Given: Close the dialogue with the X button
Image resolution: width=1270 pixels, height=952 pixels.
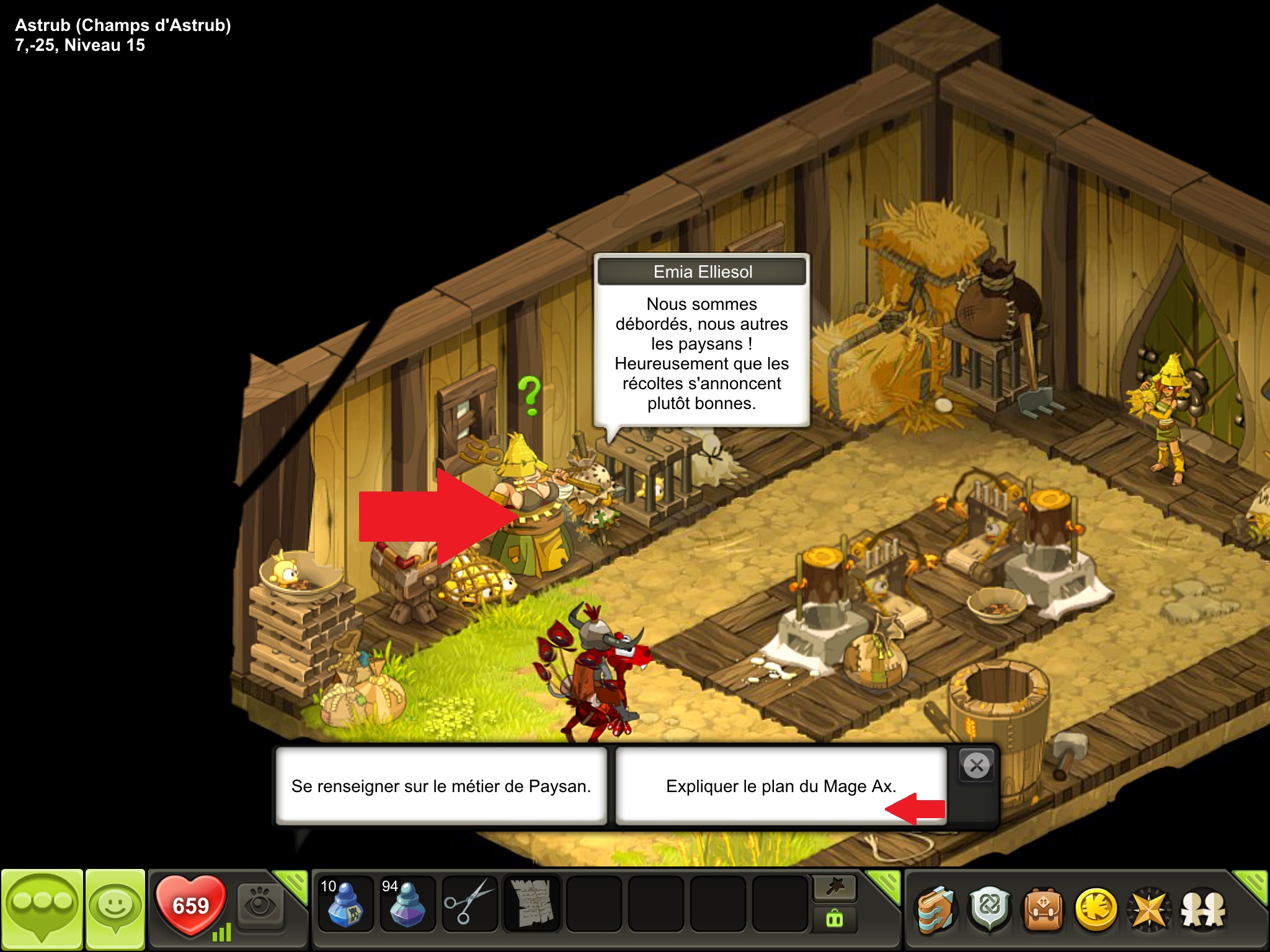Looking at the screenshot, I should coord(977,766).
